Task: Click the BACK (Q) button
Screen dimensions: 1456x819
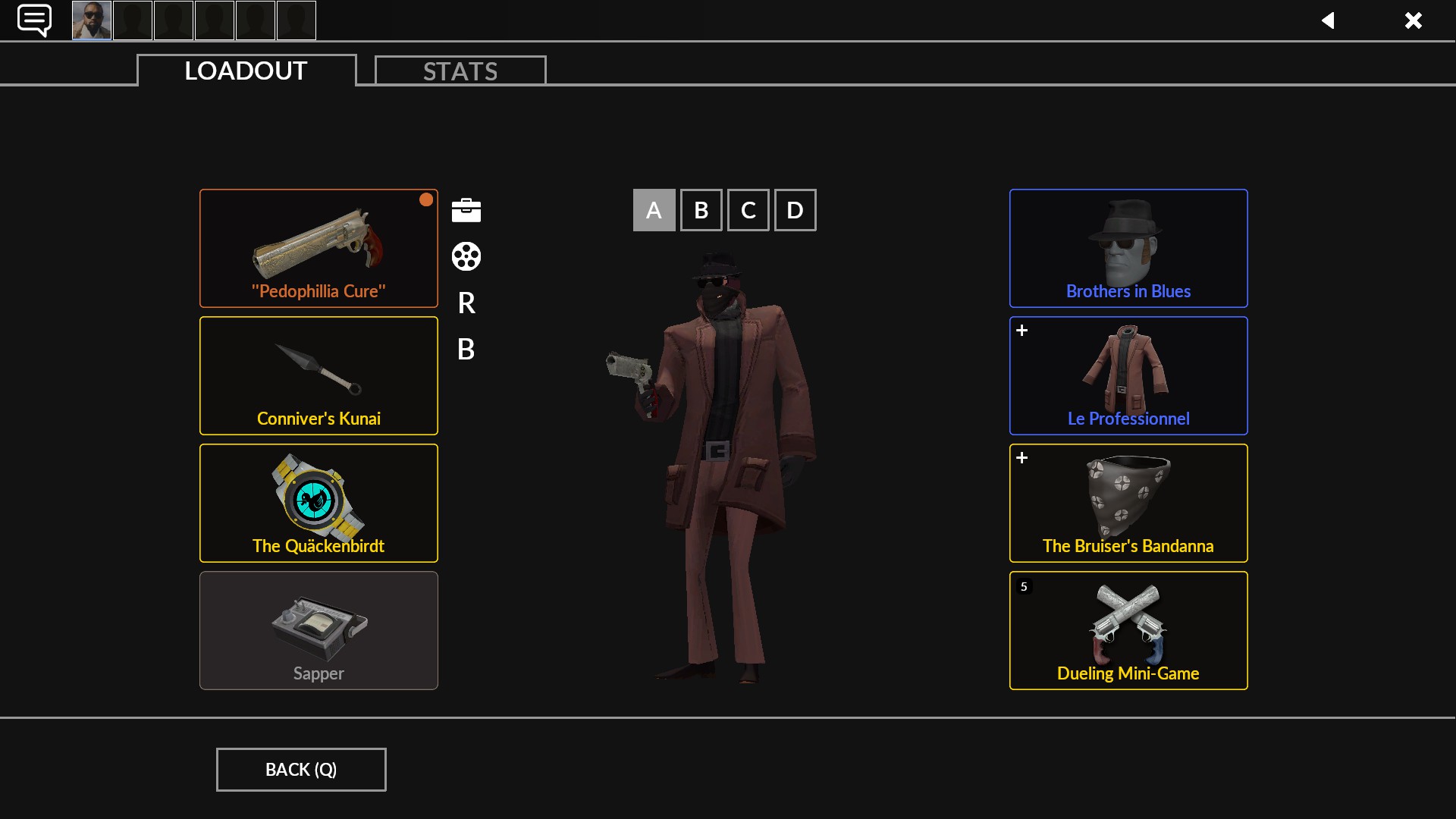Action: (x=300, y=769)
